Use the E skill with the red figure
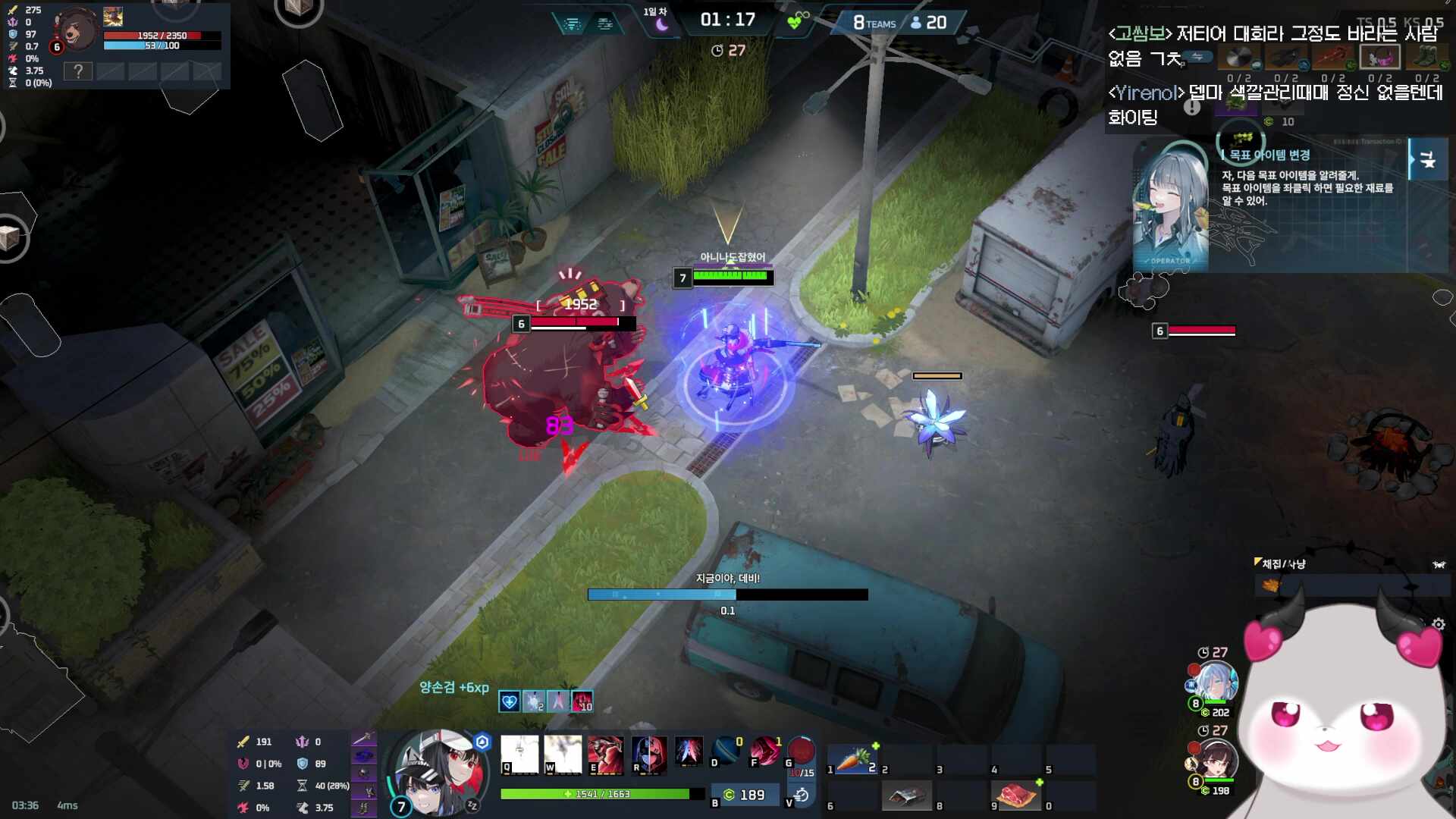Image resolution: width=1456 pixels, height=819 pixels. (605, 755)
